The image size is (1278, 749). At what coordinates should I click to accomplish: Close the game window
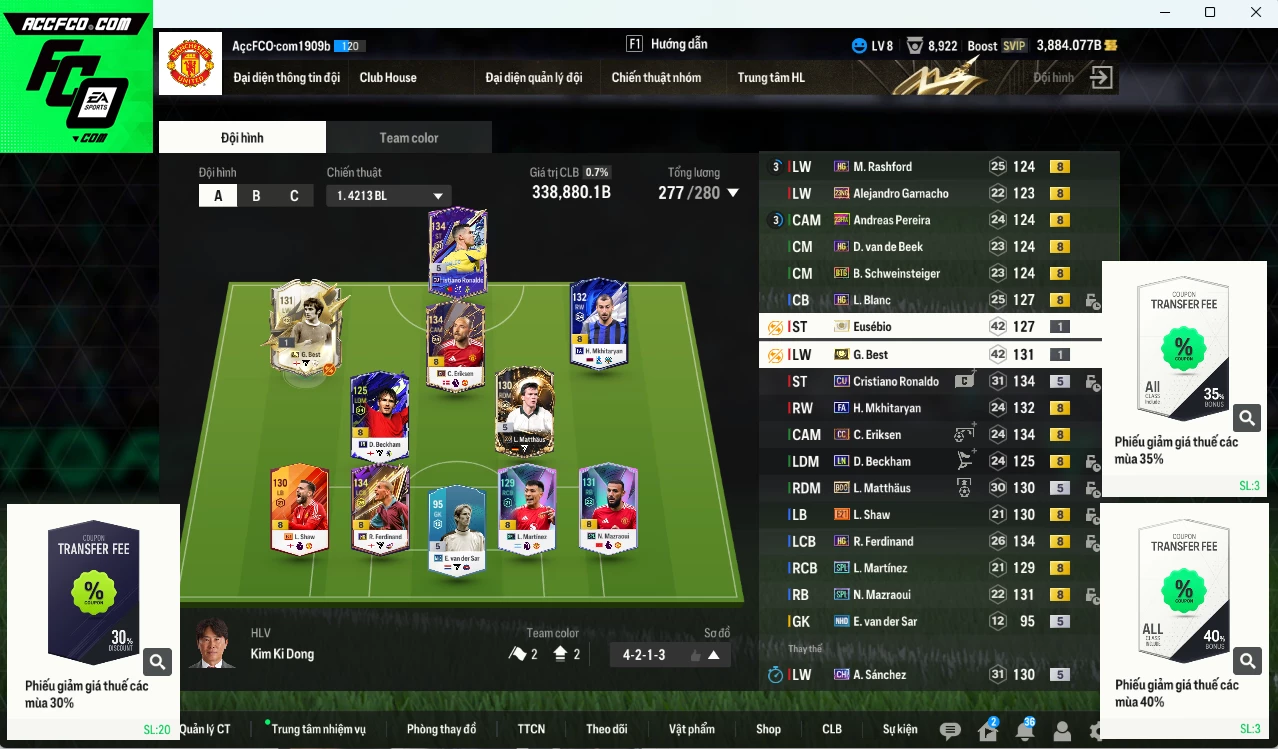[1256, 12]
